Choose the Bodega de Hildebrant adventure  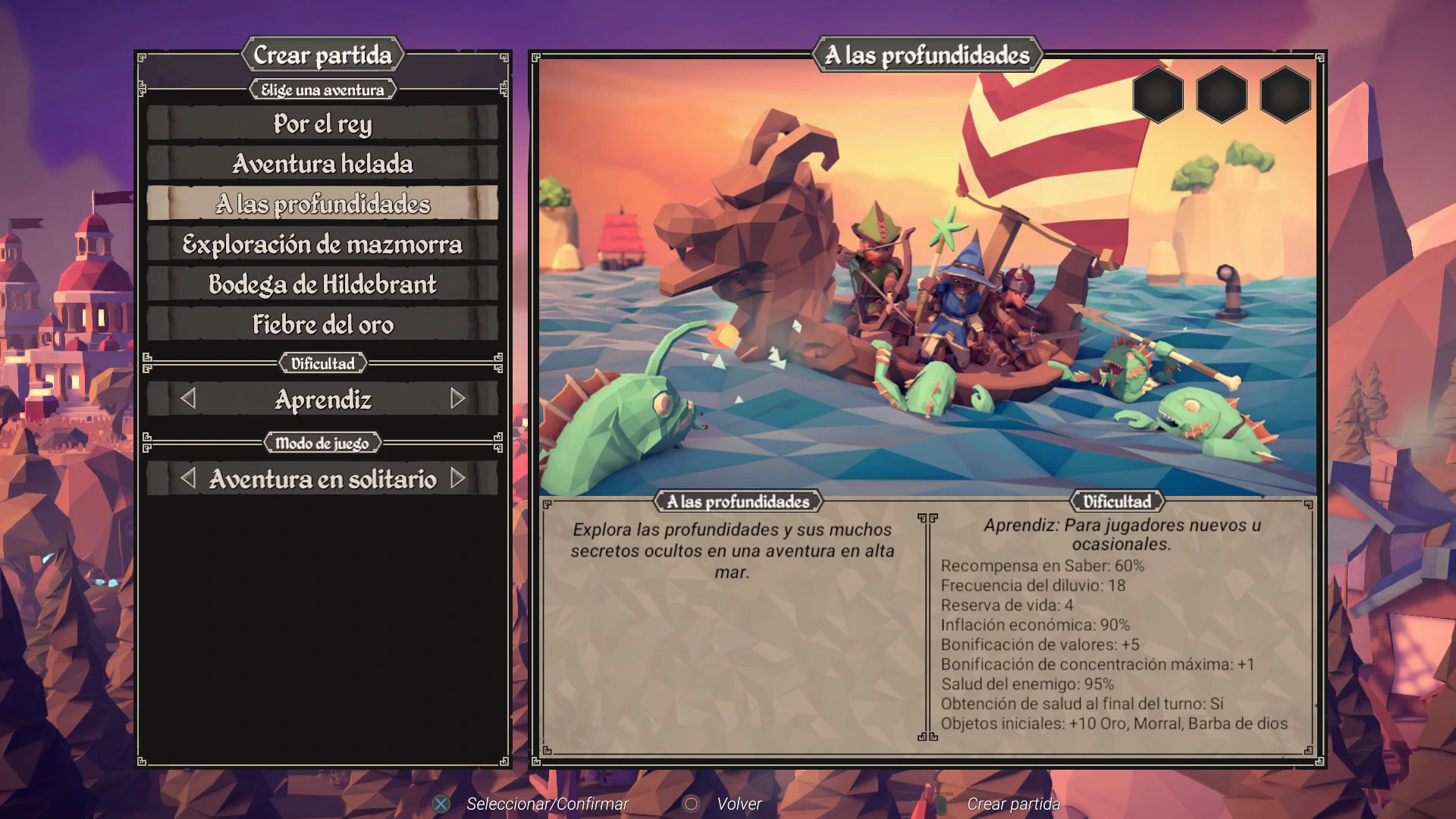pos(322,284)
